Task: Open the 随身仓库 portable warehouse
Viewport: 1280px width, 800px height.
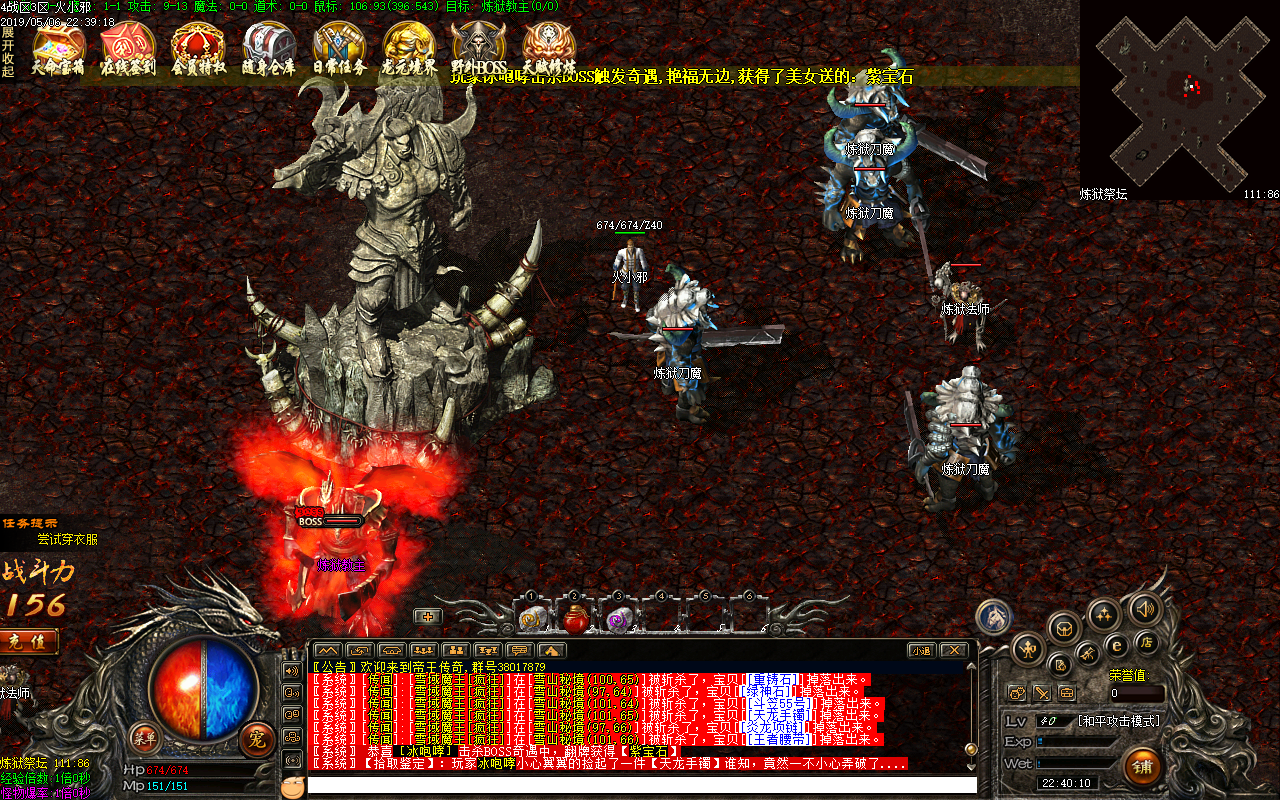Action: (268, 47)
